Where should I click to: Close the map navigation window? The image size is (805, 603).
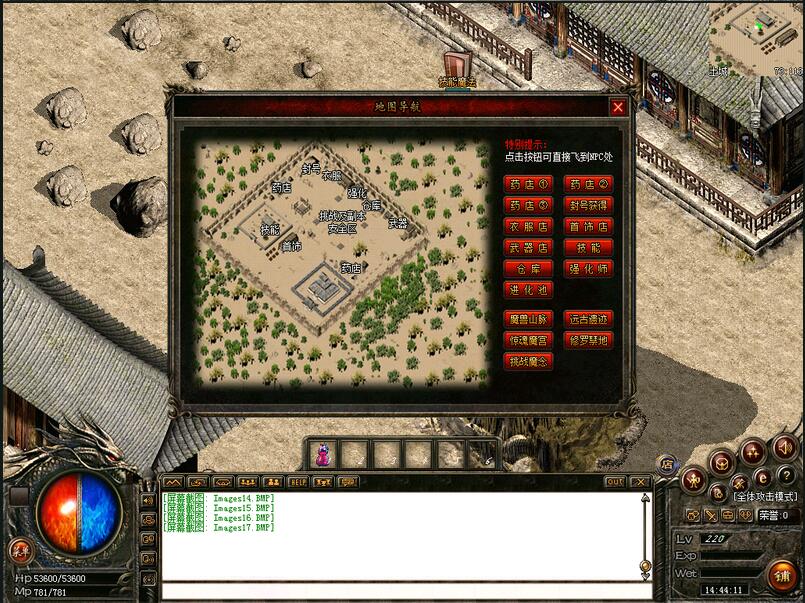click(x=618, y=107)
